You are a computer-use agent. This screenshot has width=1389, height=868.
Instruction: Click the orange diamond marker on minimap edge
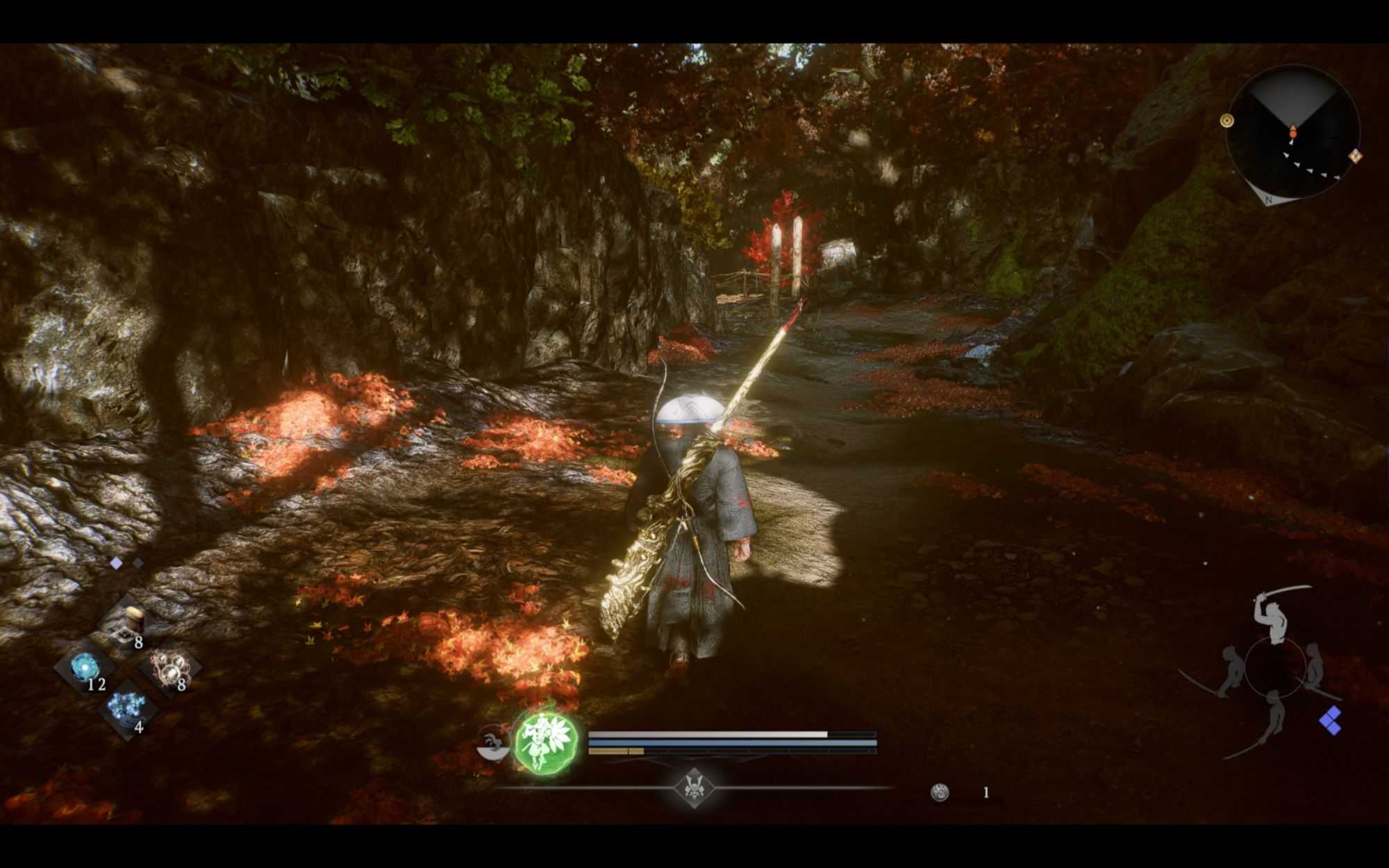(x=1355, y=156)
